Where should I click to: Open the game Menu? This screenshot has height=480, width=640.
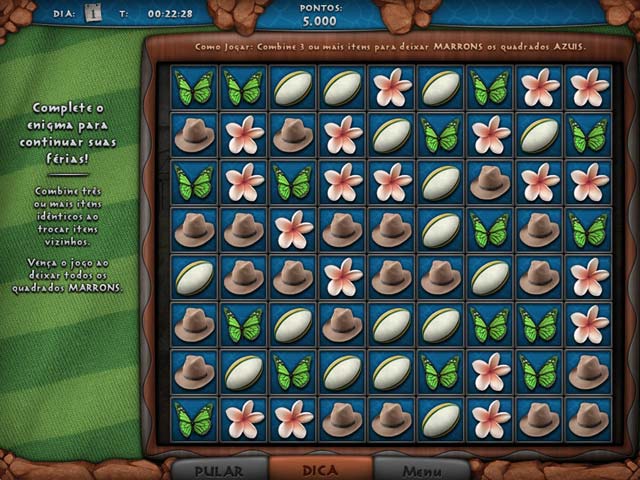tap(421, 468)
